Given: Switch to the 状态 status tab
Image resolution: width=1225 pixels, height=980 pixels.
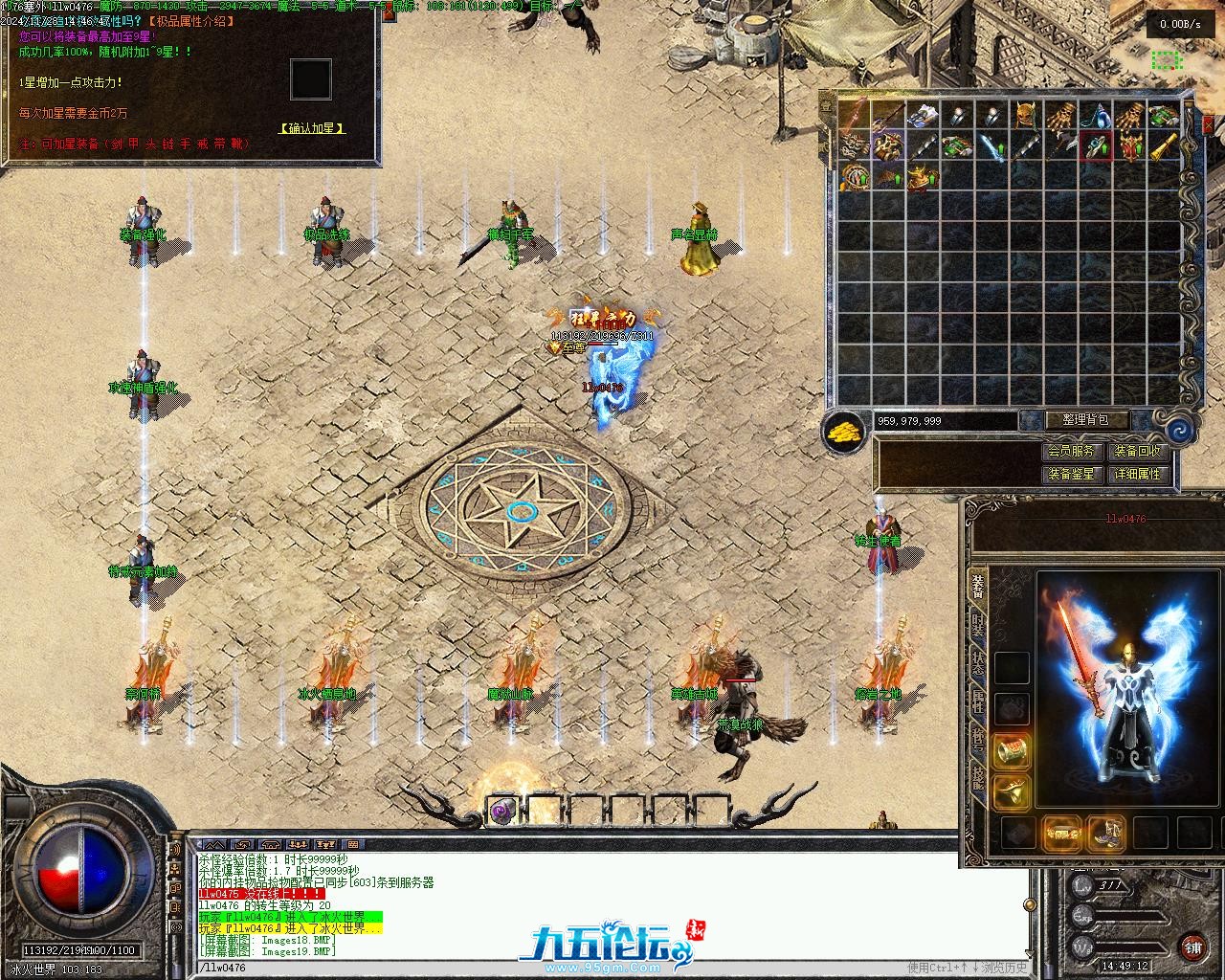Looking at the screenshot, I should [x=977, y=663].
